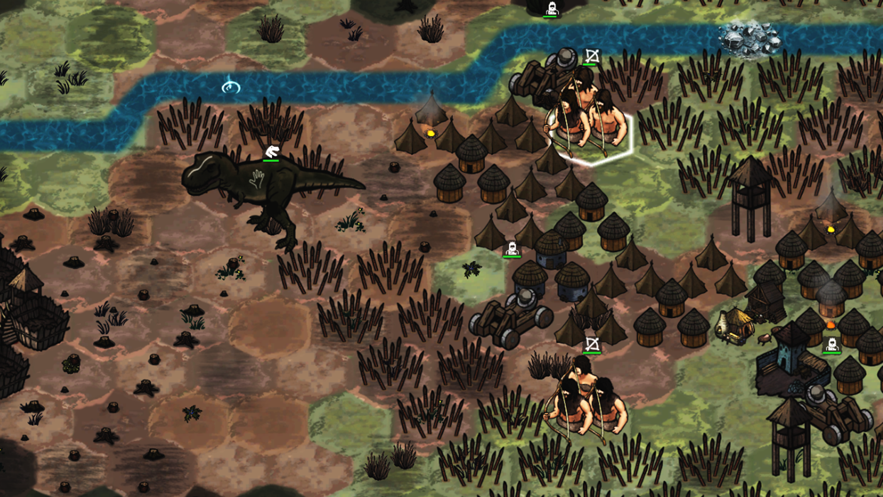Select the archer unit in the white-outlined hex
This screenshot has height=497, width=883.
[596, 122]
